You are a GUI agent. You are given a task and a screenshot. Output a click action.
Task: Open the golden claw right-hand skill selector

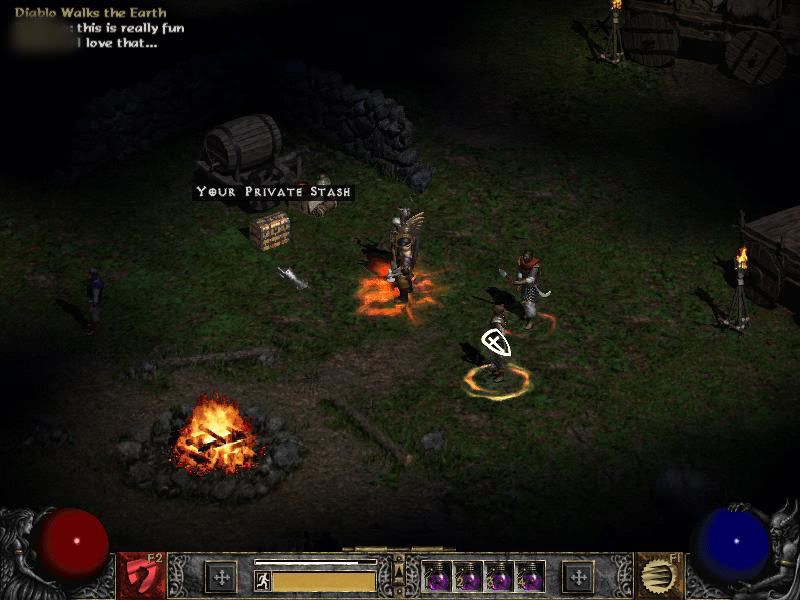point(658,576)
